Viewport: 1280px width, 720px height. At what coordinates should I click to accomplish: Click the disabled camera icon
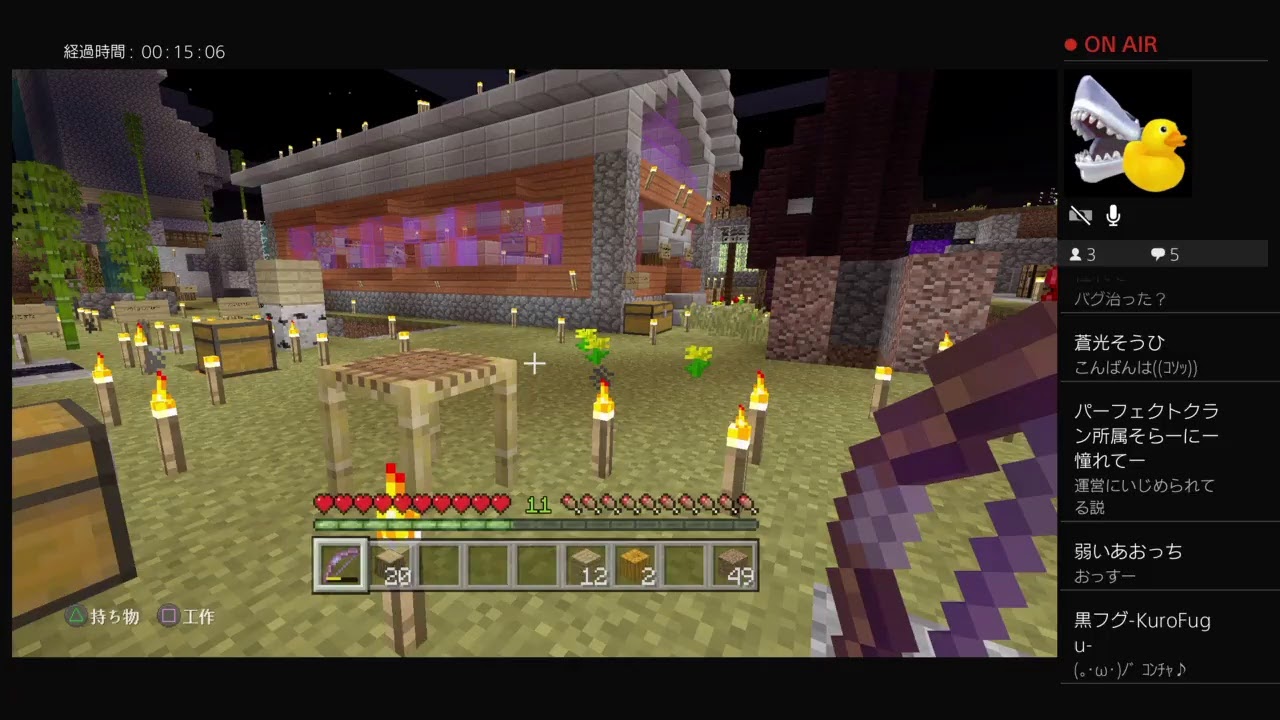[1080, 214]
